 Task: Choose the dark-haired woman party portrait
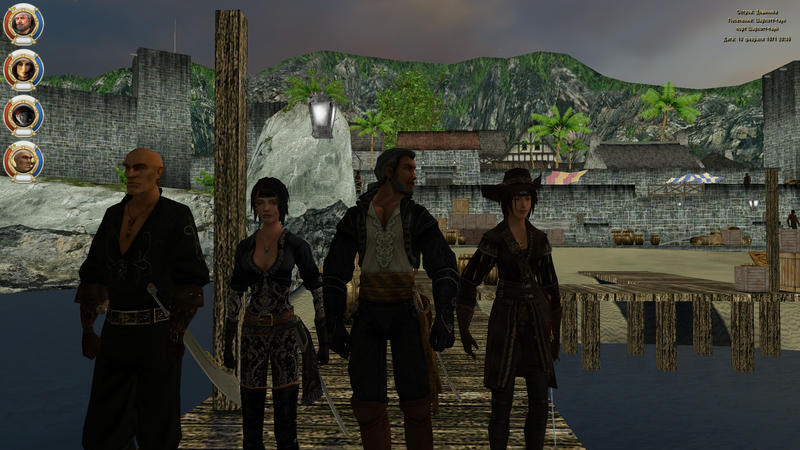(22, 69)
